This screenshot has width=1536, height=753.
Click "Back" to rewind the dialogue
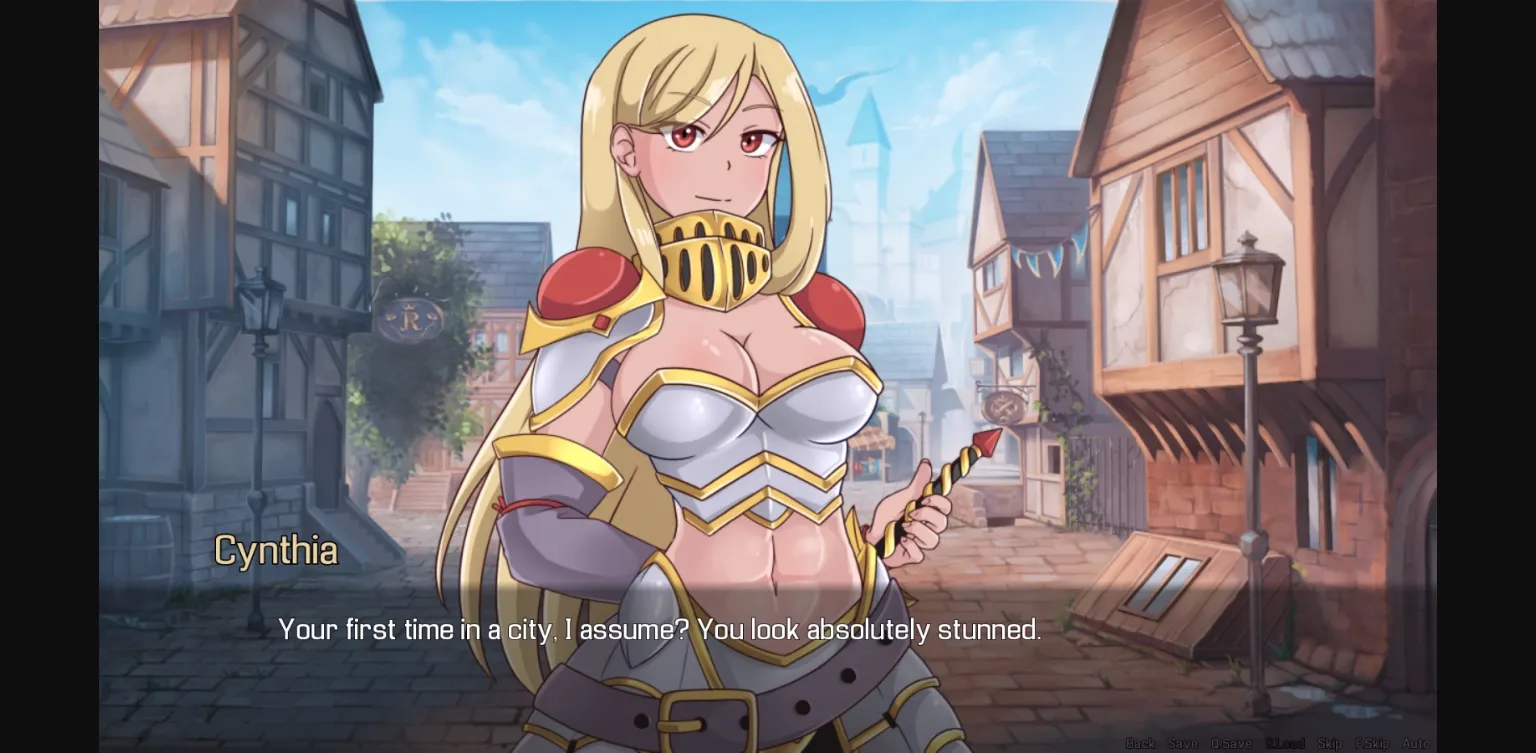(x=1141, y=743)
